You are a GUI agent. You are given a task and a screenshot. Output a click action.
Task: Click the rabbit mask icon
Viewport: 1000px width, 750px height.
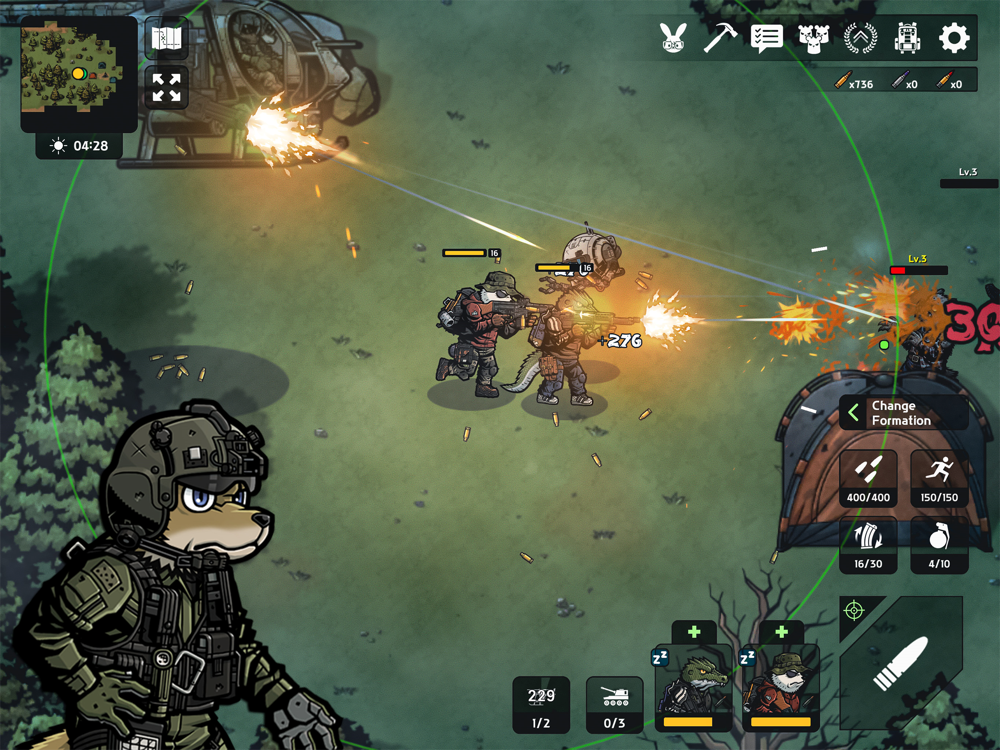pyautogui.click(x=673, y=39)
